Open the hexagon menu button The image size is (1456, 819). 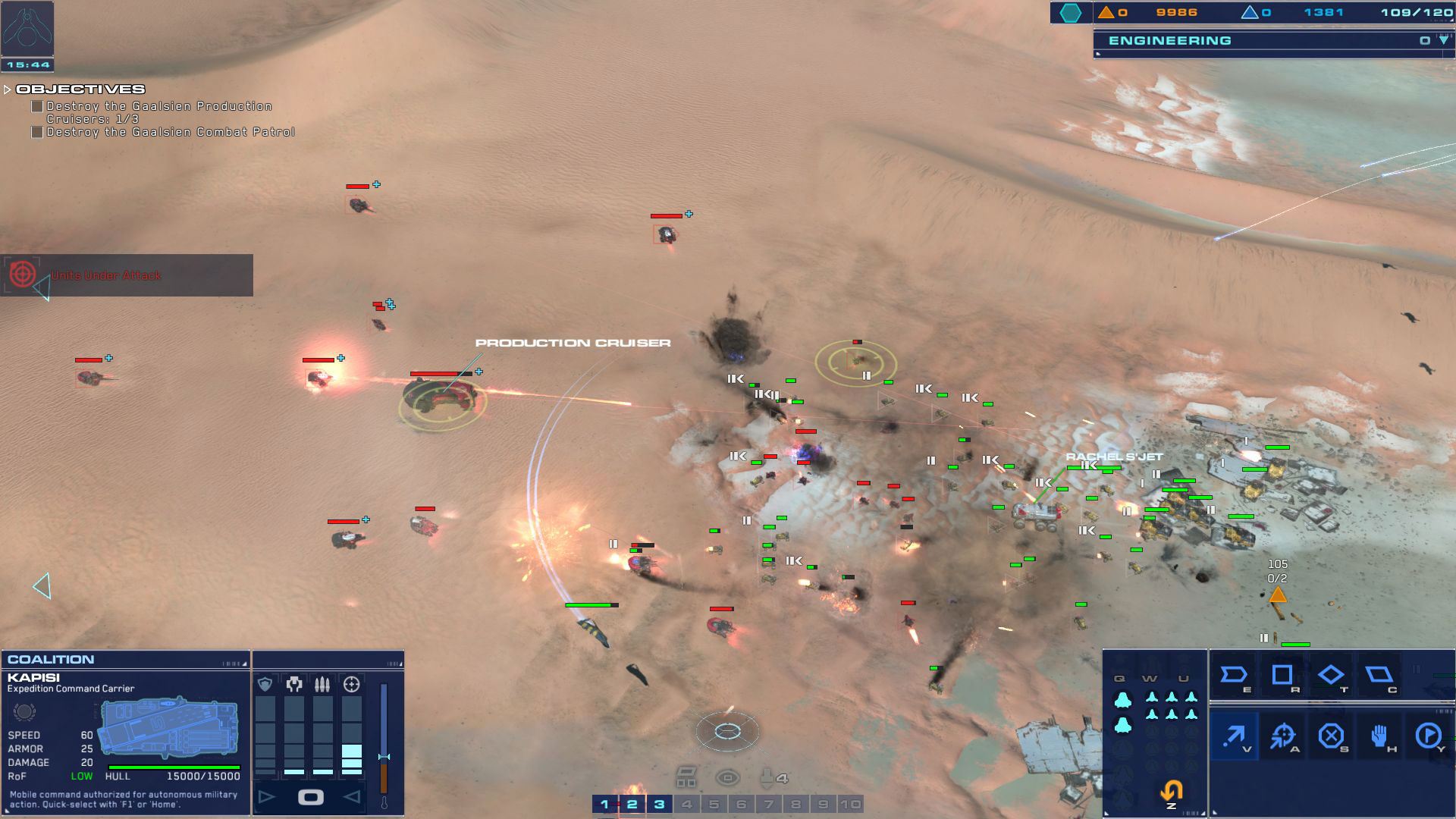point(1070,12)
